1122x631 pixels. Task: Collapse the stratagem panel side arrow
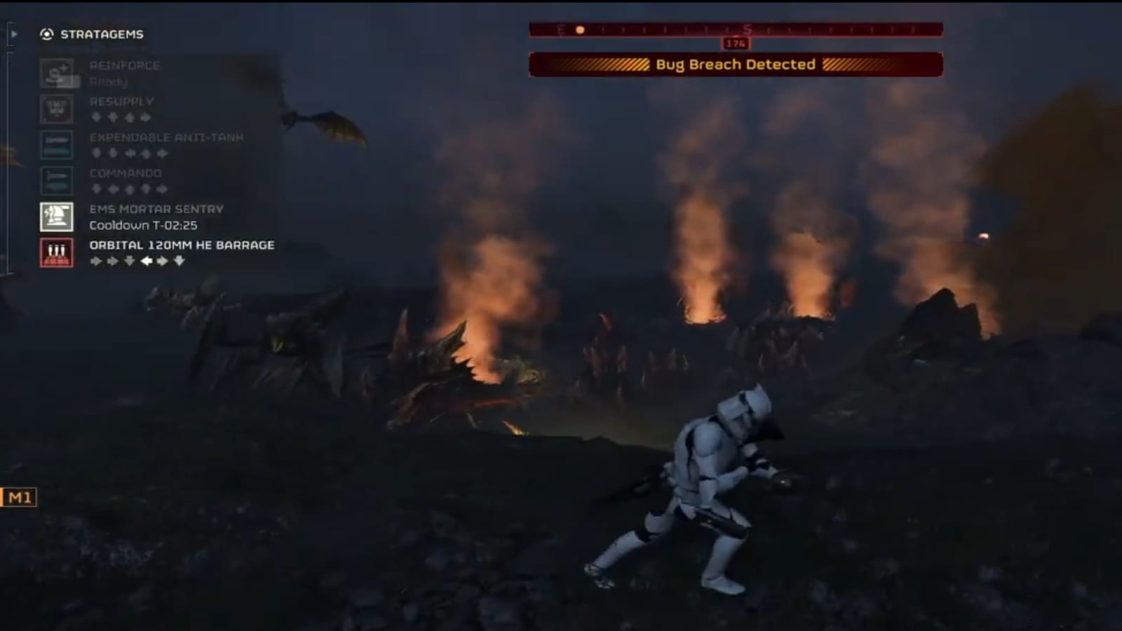click(x=13, y=34)
